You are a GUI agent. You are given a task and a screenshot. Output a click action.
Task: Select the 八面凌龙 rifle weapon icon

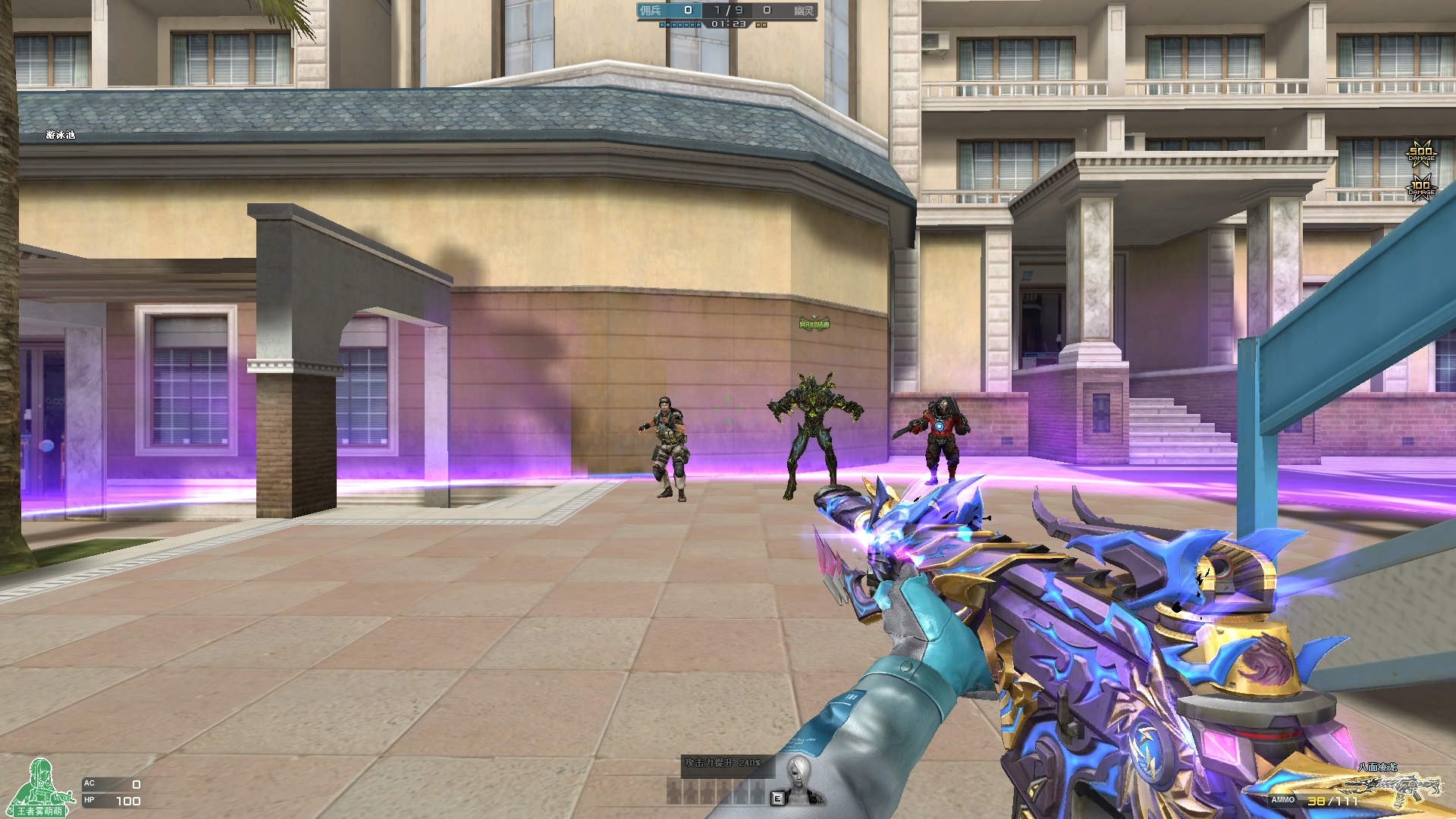pos(1392,787)
